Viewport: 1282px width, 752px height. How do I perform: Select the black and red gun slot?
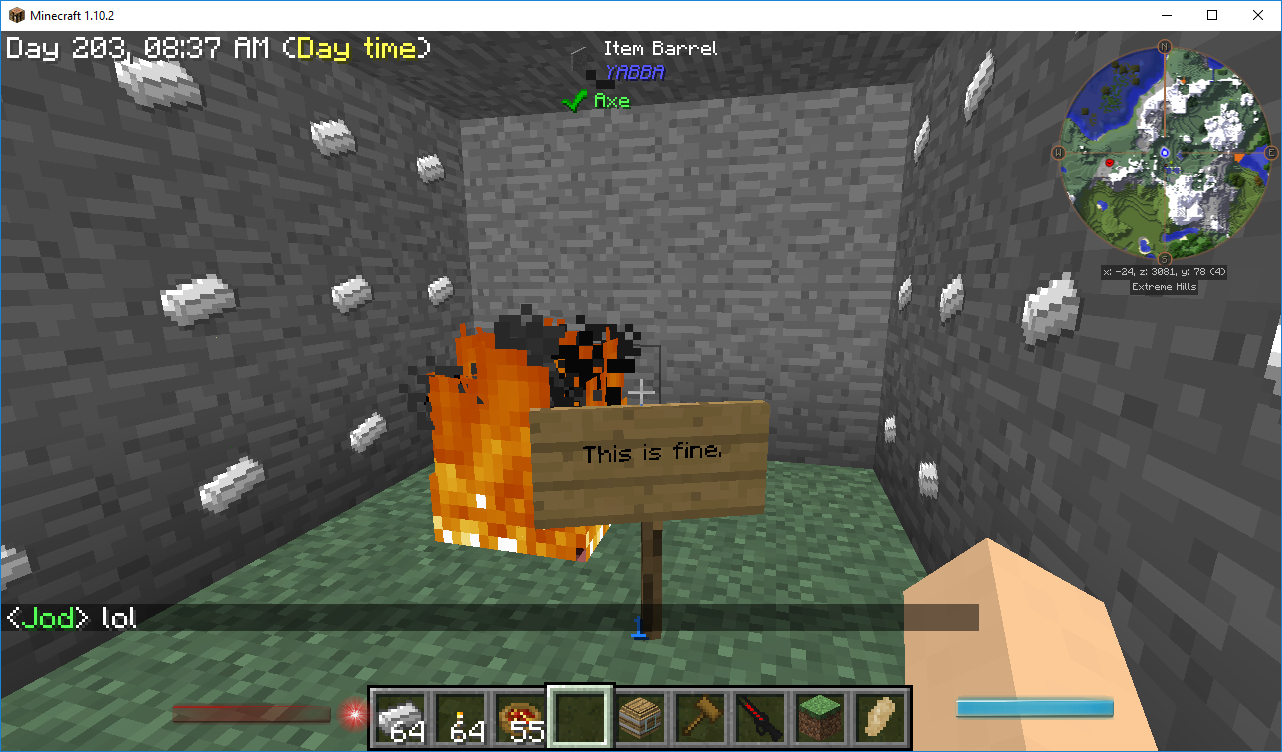760,717
